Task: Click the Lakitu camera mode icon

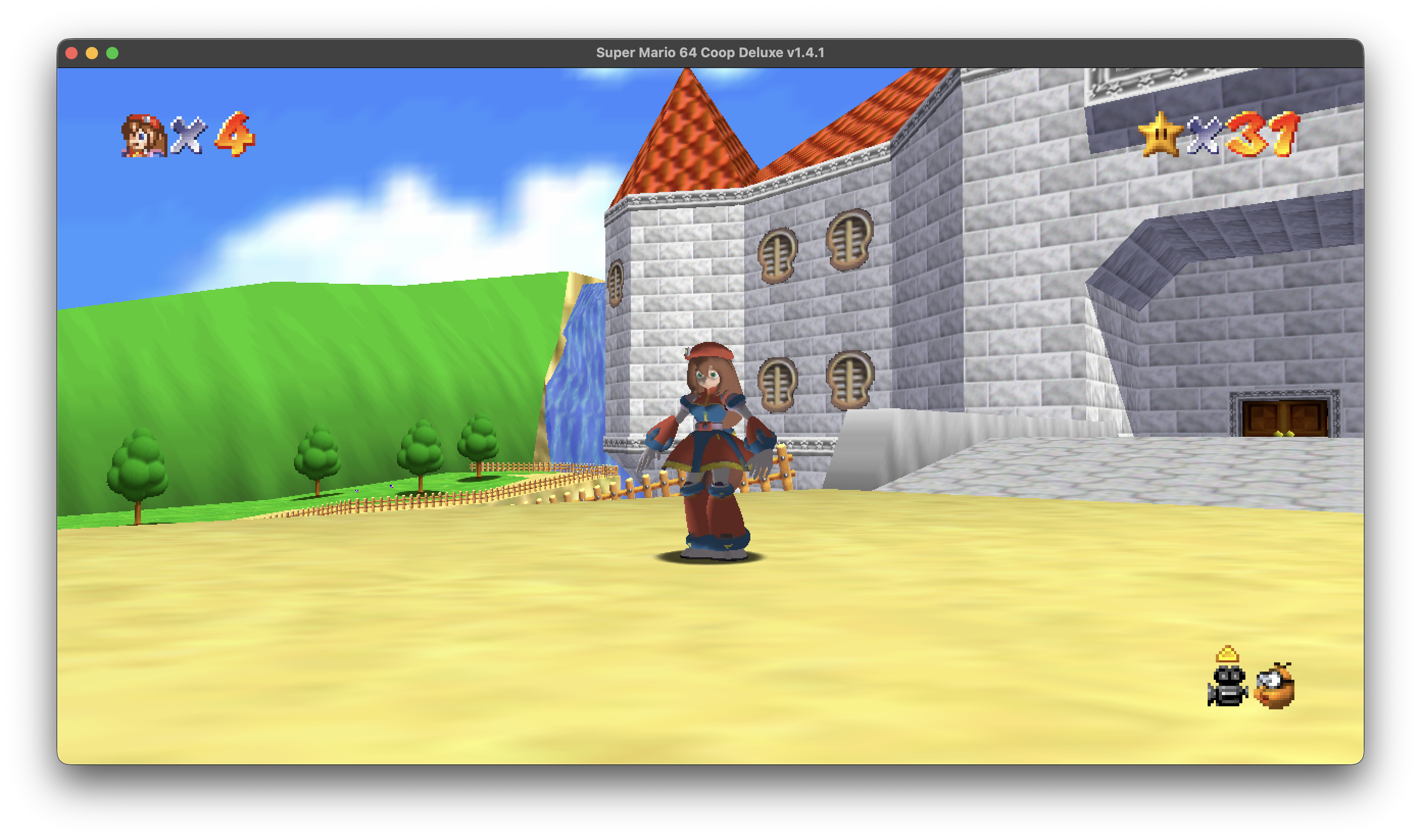Action: point(1274,686)
